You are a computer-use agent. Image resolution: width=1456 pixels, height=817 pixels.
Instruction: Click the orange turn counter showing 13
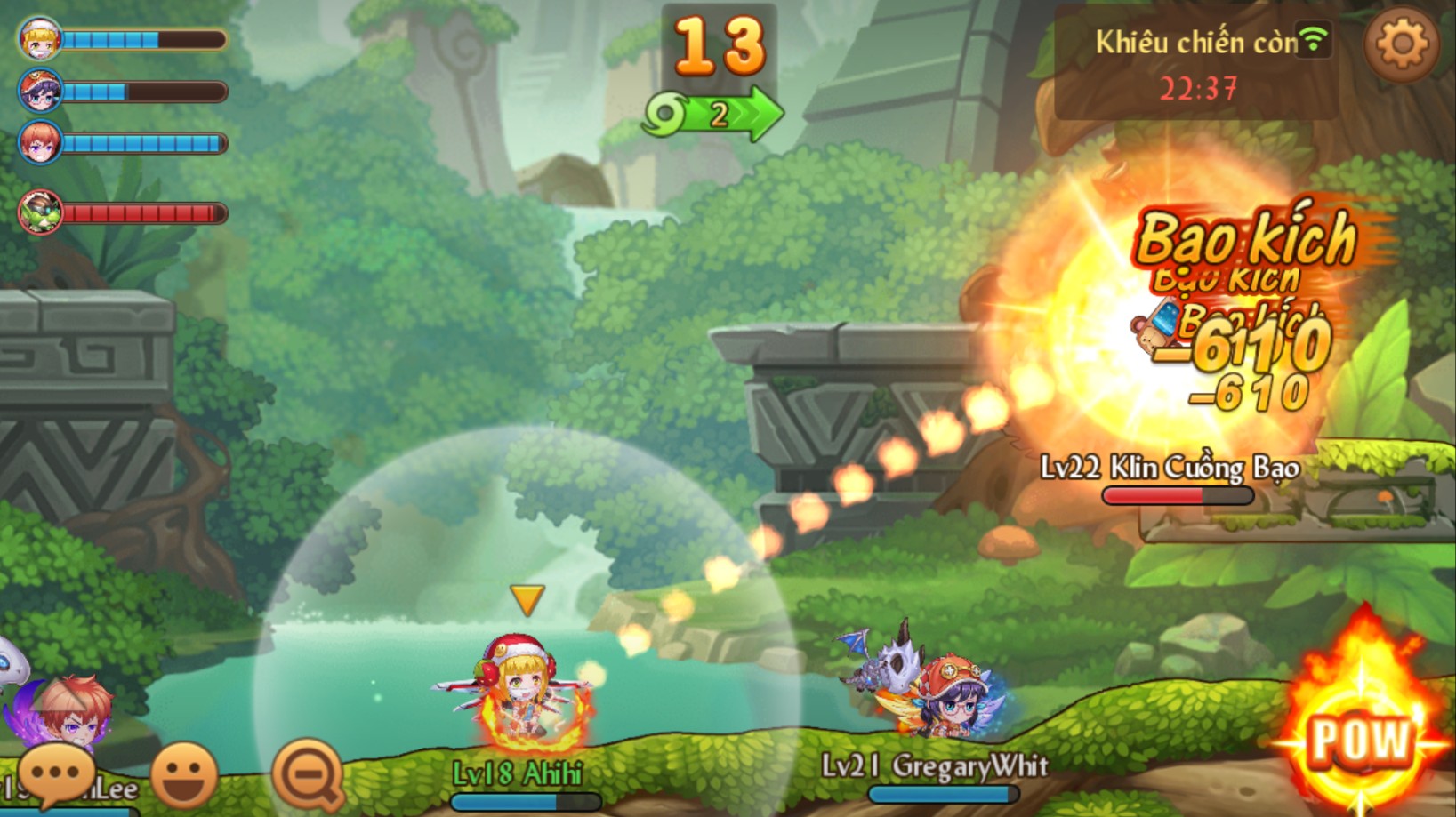pos(720,44)
